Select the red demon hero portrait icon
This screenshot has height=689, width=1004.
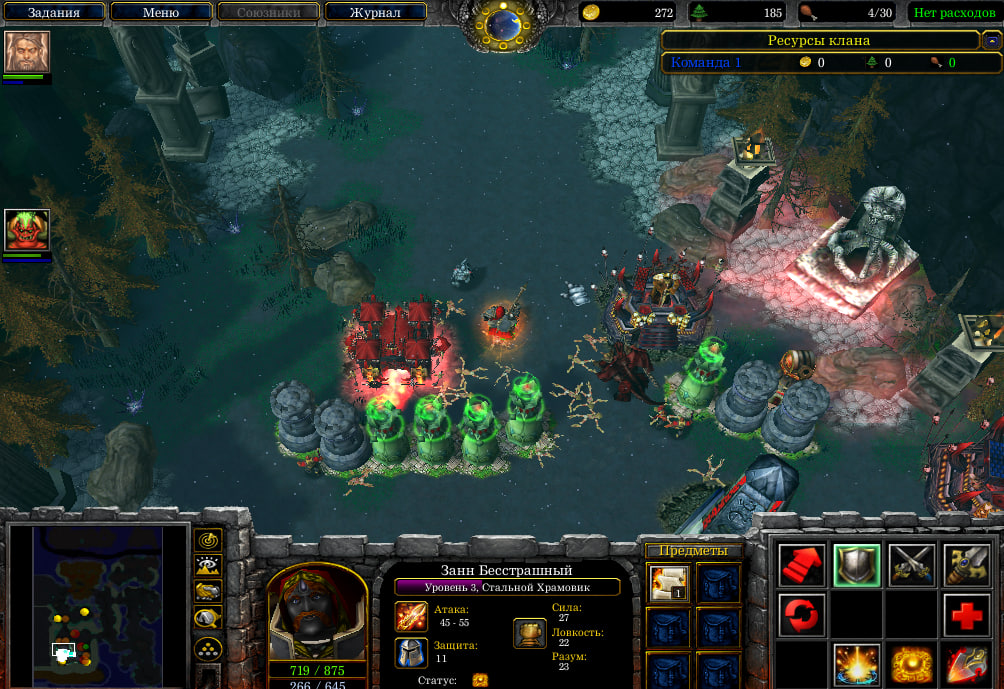[27, 230]
